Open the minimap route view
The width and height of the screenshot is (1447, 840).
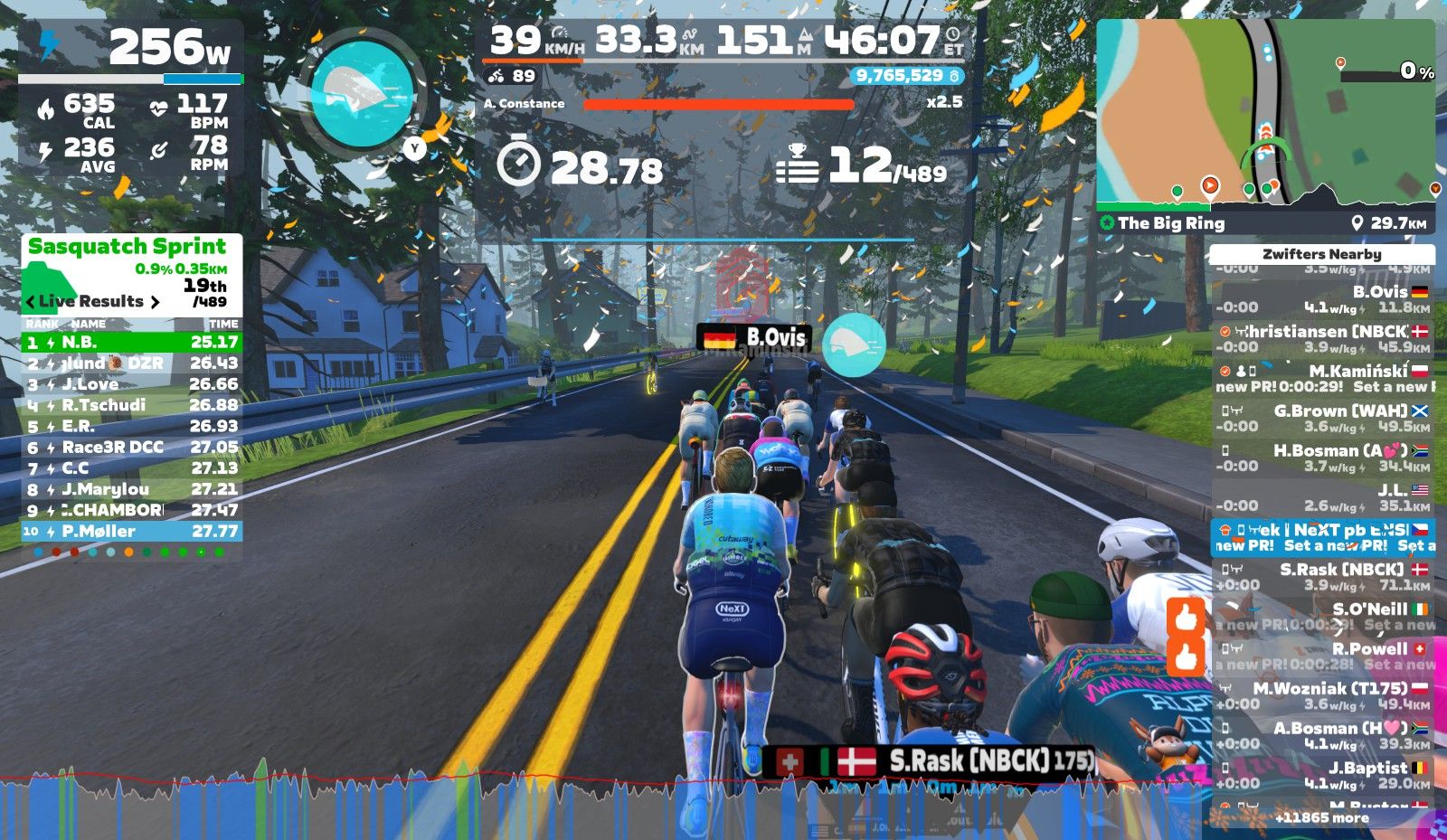(1264, 113)
